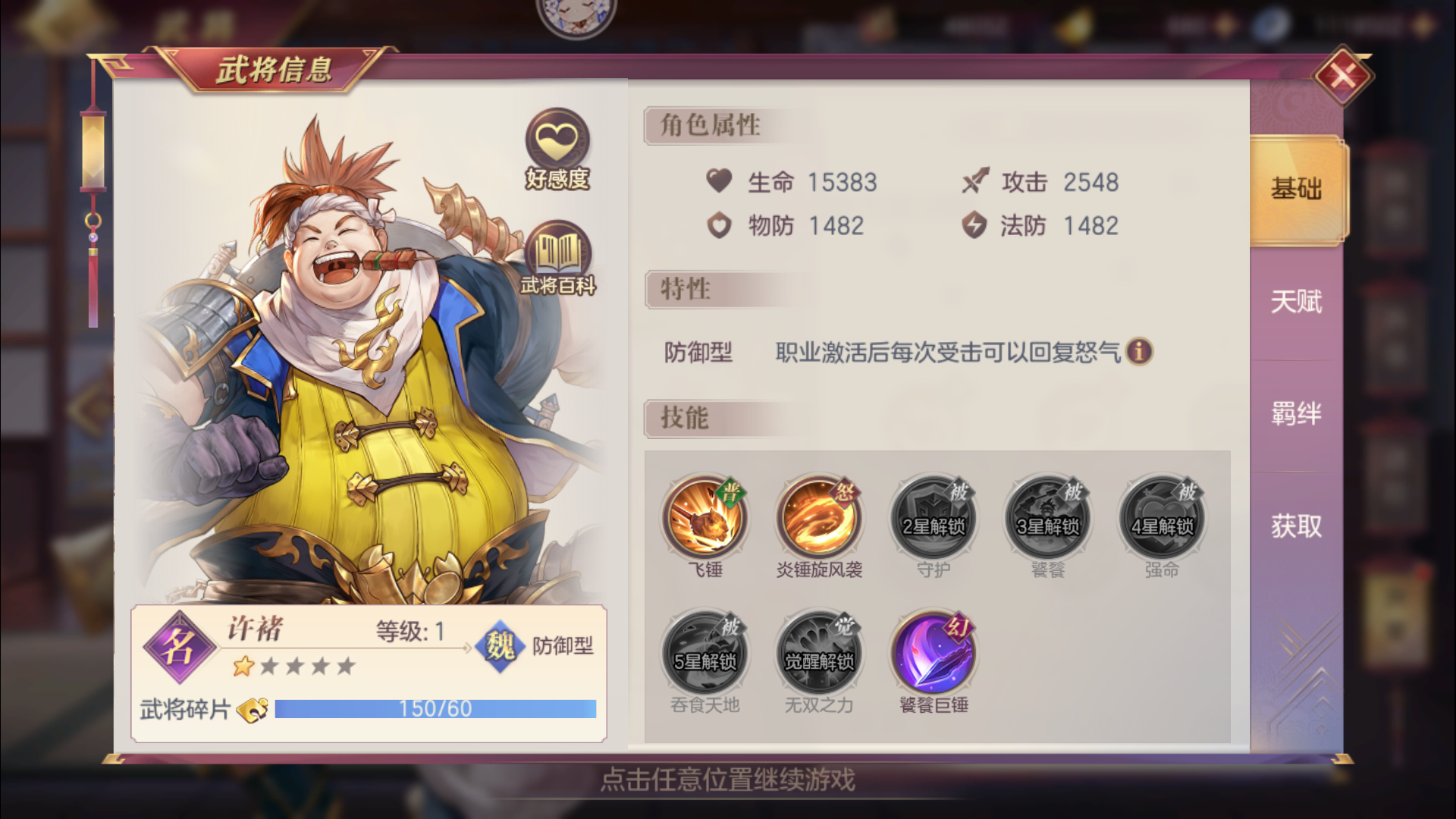Viewport: 1456px width, 819px height.
Task: View the locked 守护 passive skill
Action: (932, 518)
